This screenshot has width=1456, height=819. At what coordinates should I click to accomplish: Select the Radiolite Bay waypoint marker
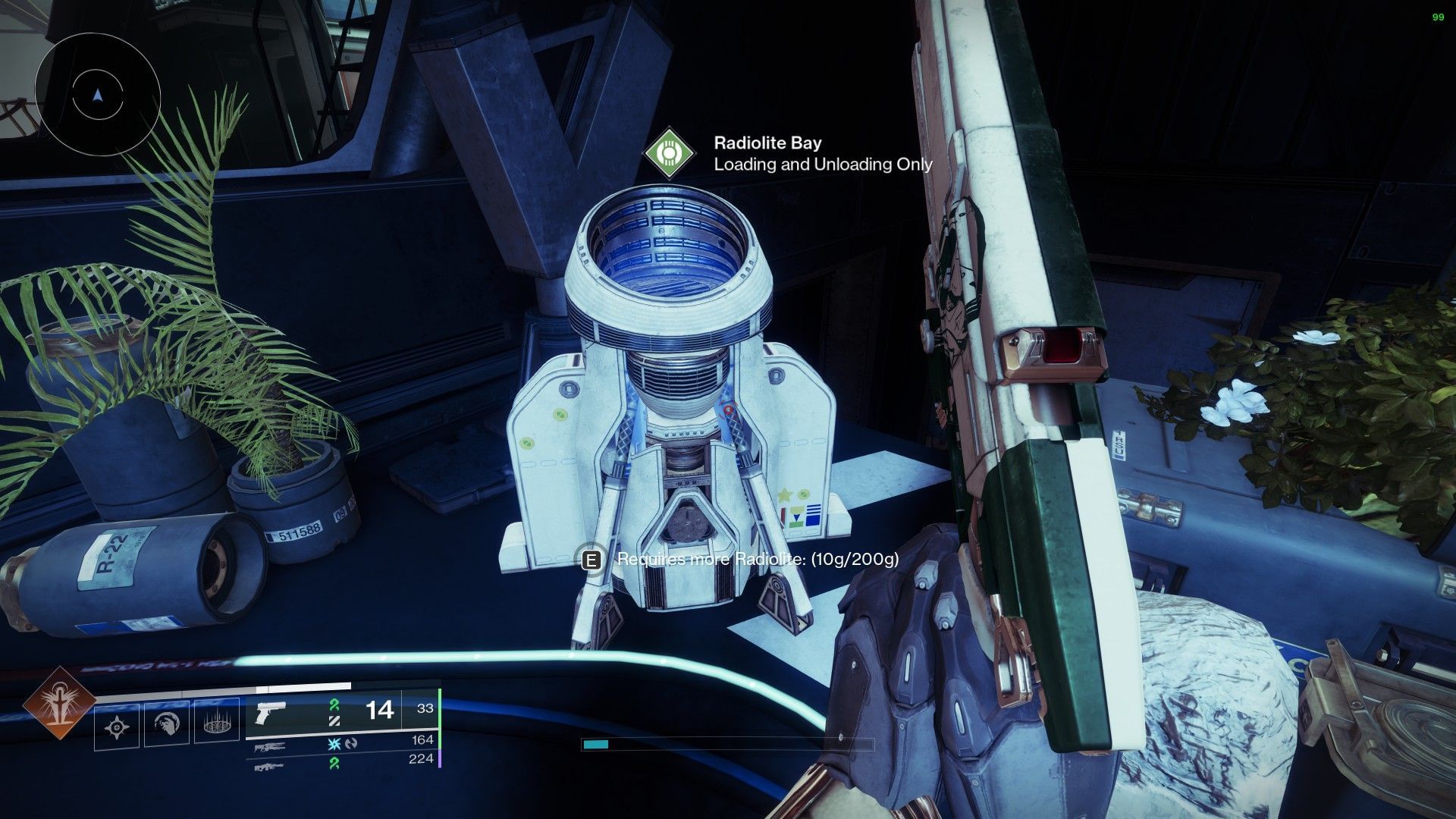pos(668,153)
